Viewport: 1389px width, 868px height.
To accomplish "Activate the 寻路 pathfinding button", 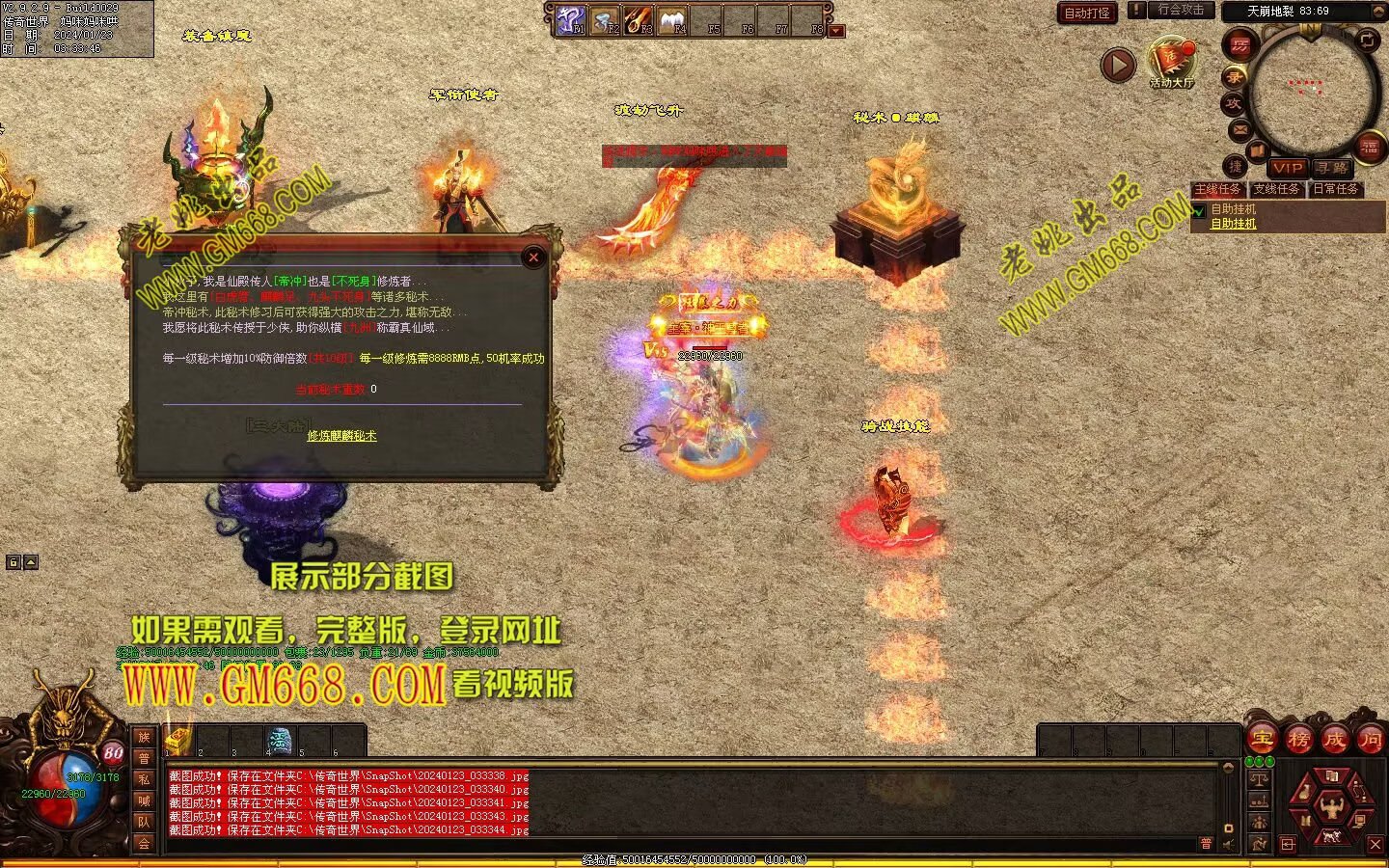I will pos(1331,167).
